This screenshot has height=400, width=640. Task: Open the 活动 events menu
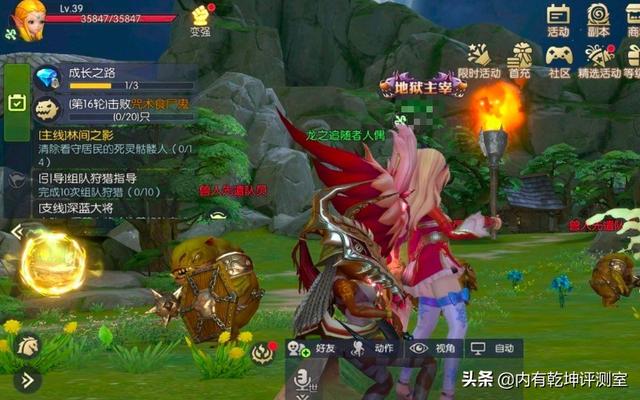coord(558,19)
